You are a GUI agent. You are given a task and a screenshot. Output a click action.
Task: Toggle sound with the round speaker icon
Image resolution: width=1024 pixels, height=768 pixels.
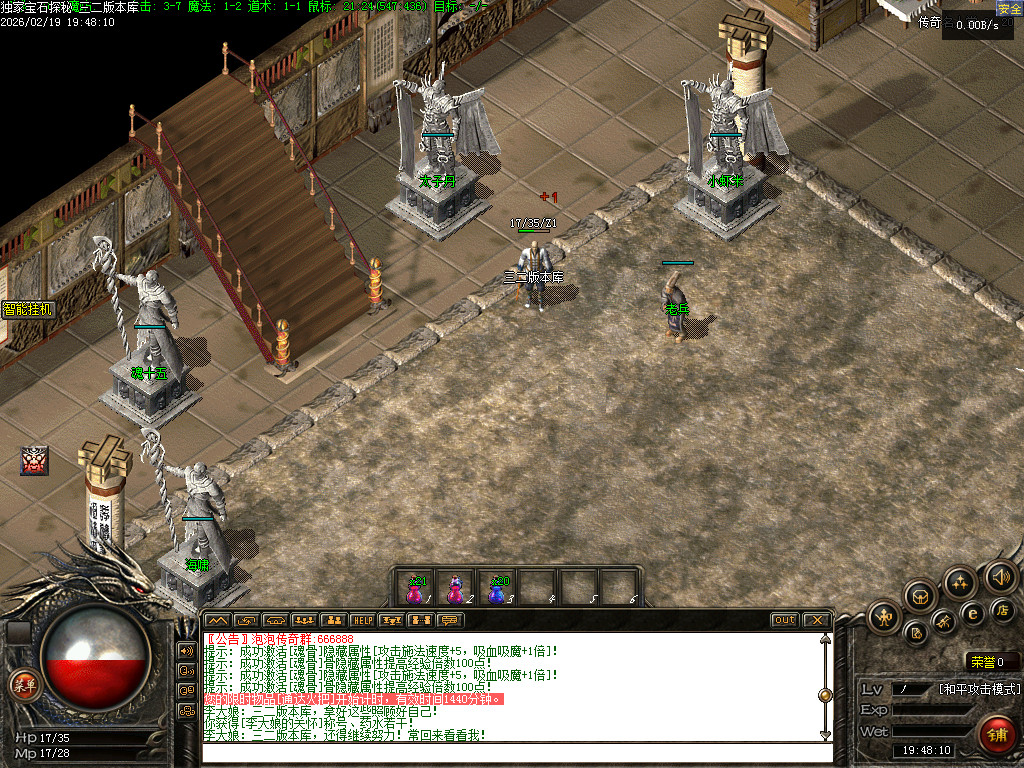pos(999,576)
